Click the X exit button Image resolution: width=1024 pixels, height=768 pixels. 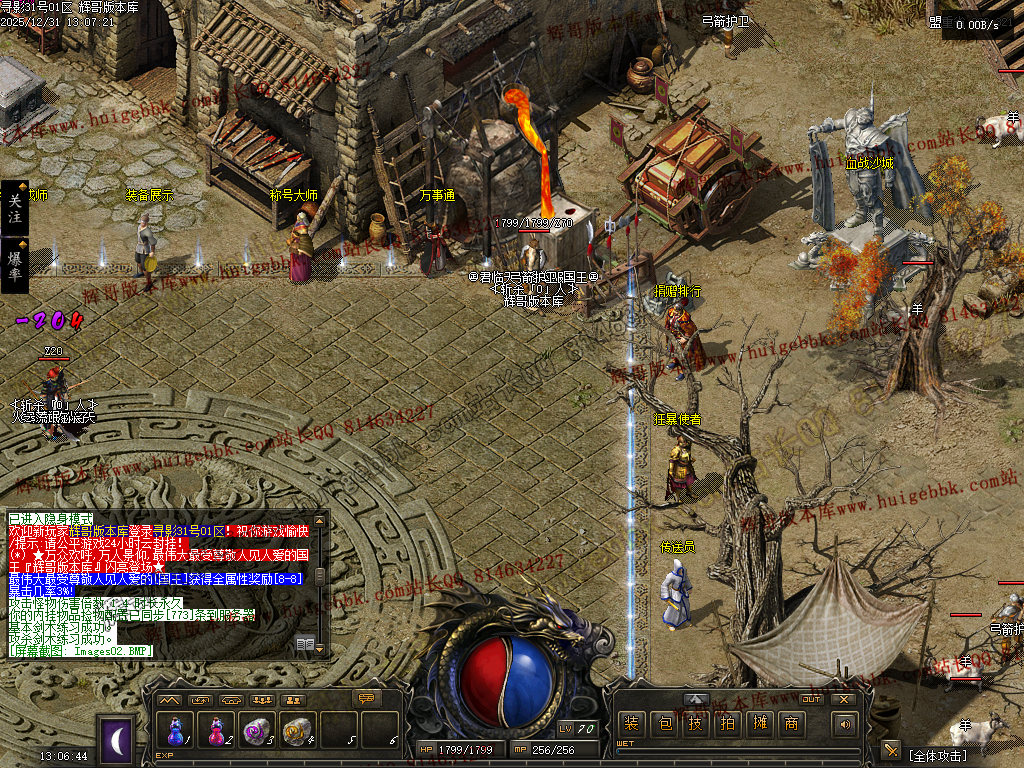[x=844, y=699]
